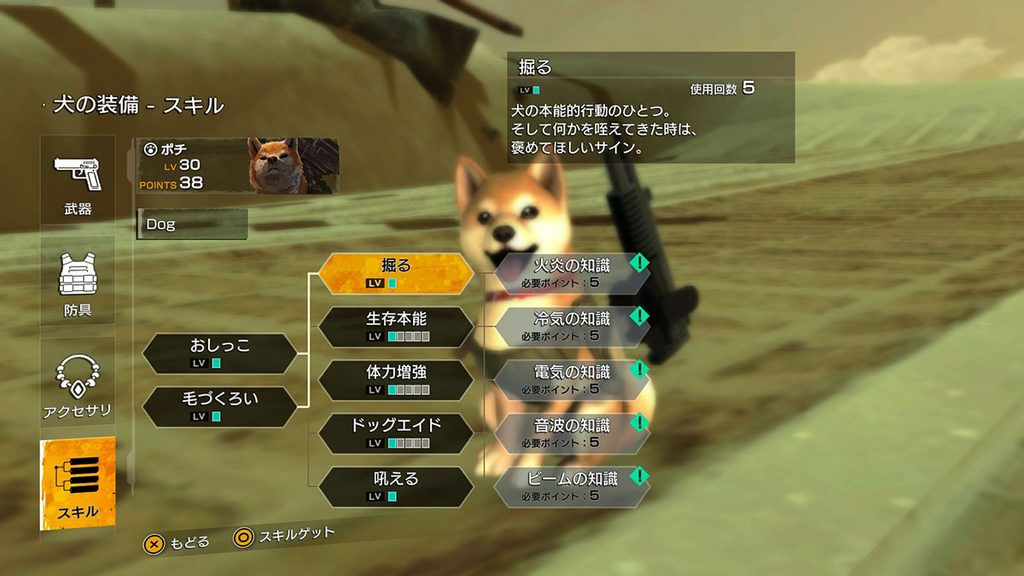The height and width of the screenshot is (576, 1024).
Task: Choose the 生存本能 skill node
Action: [396, 327]
